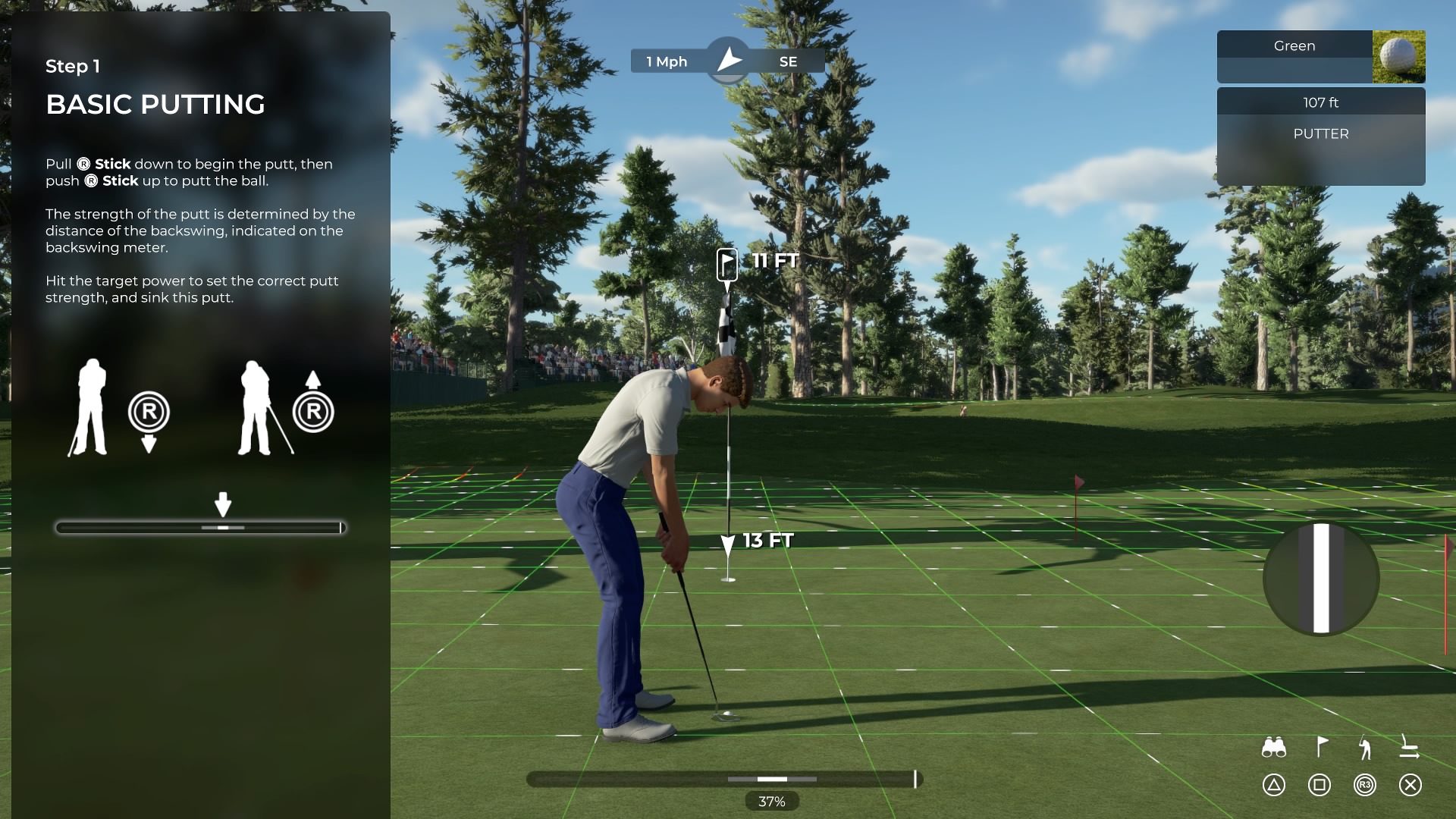
Task: Open the binoculars scout camera view
Action: pyautogui.click(x=1273, y=748)
